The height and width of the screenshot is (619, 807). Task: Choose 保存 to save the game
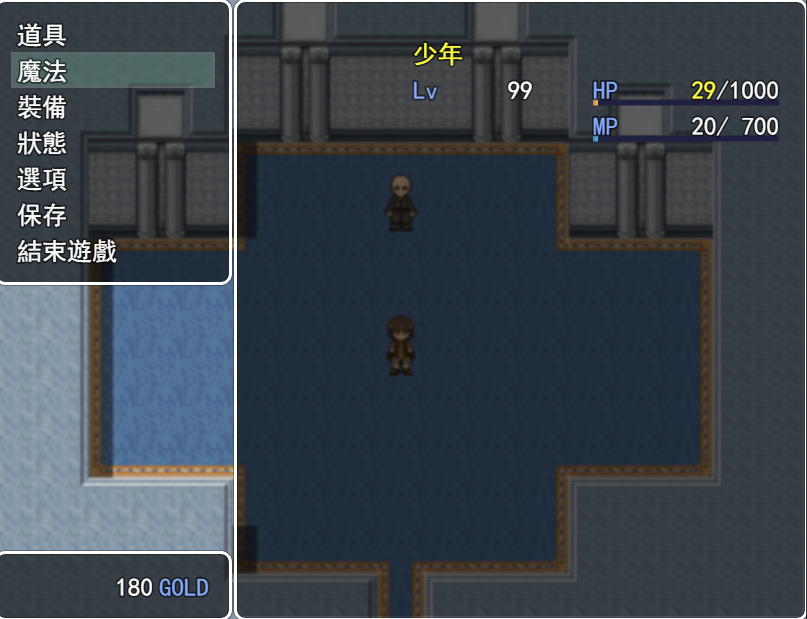pos(42,215)
